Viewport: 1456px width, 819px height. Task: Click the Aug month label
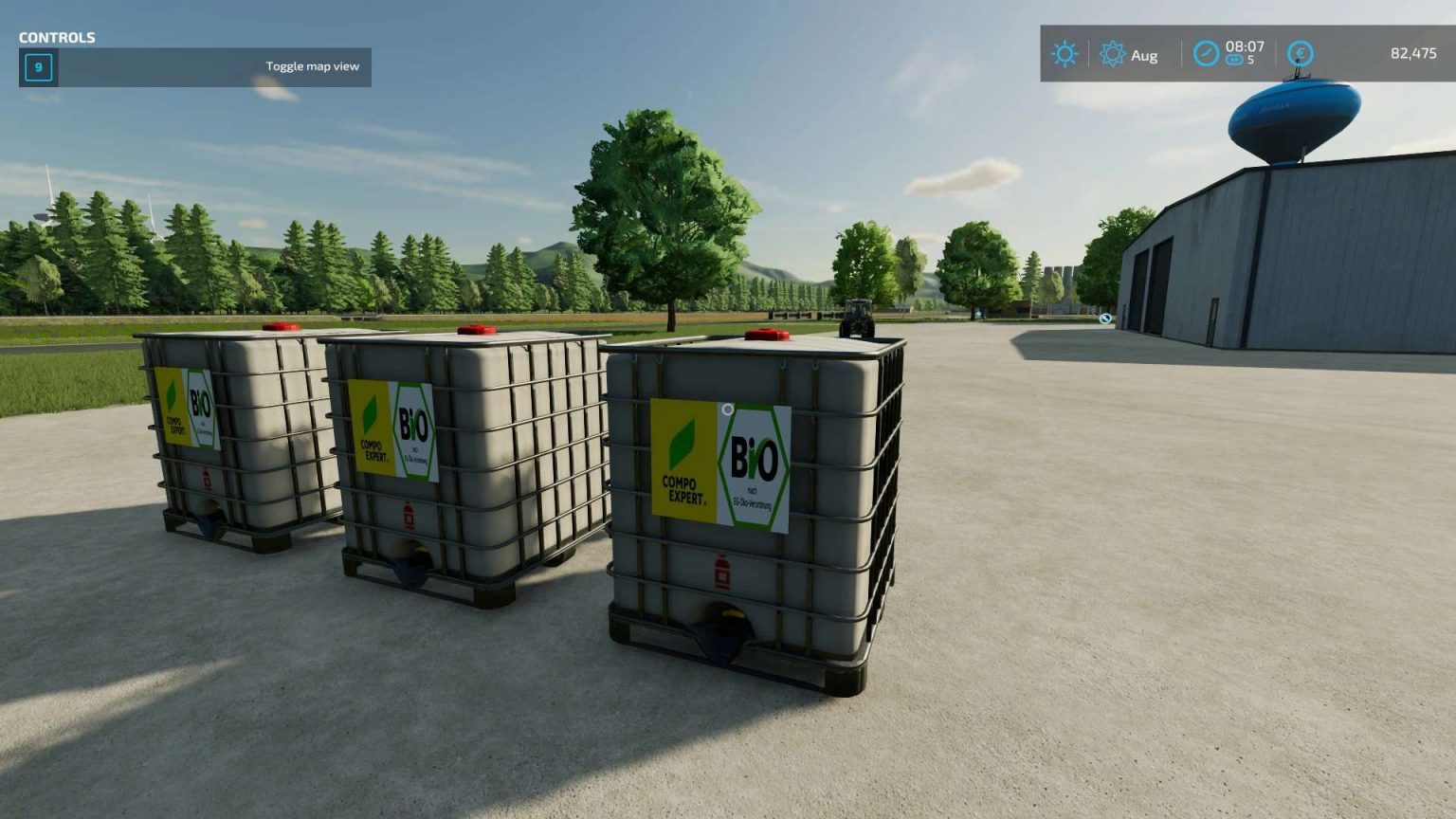[1143, 55]
